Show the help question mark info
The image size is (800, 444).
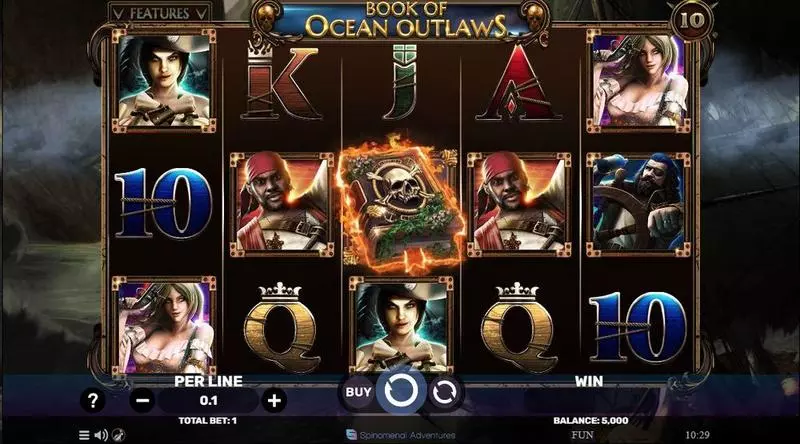pos(93,400)
